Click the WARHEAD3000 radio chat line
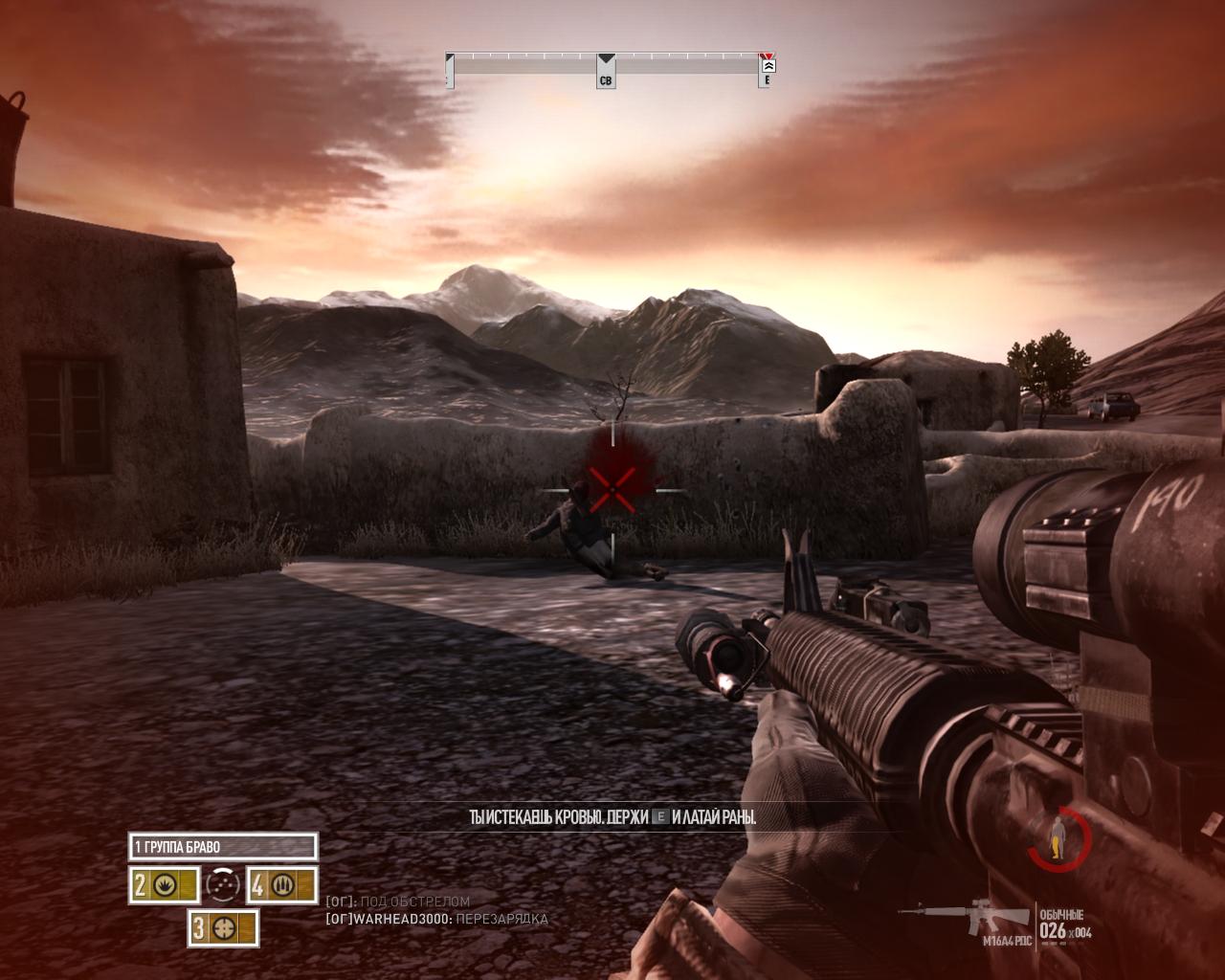Screen dimensions: 1225x980 click(437, 920)
